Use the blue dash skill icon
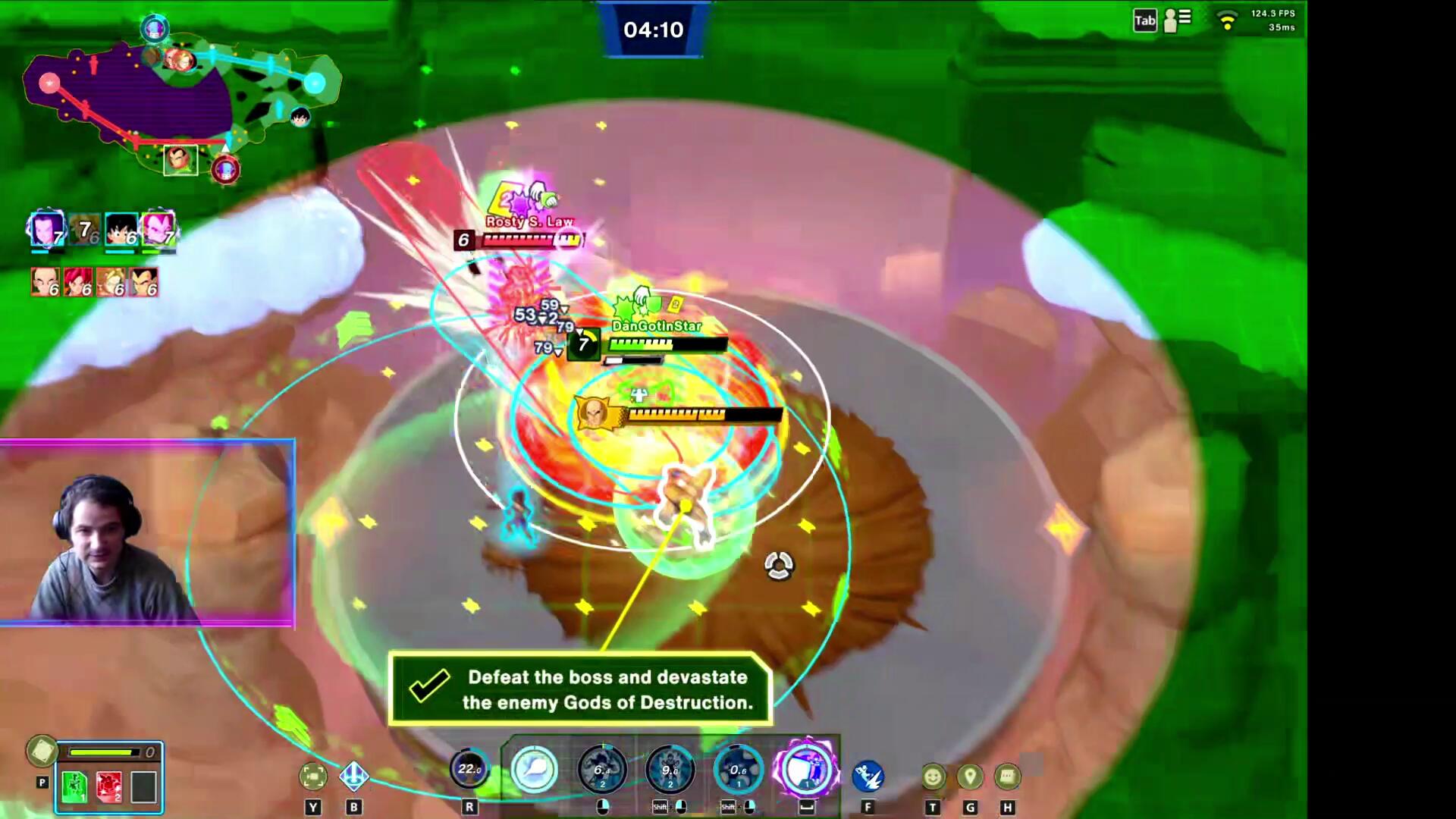Viewport: 1456px width, 819px height. [868, 776]
